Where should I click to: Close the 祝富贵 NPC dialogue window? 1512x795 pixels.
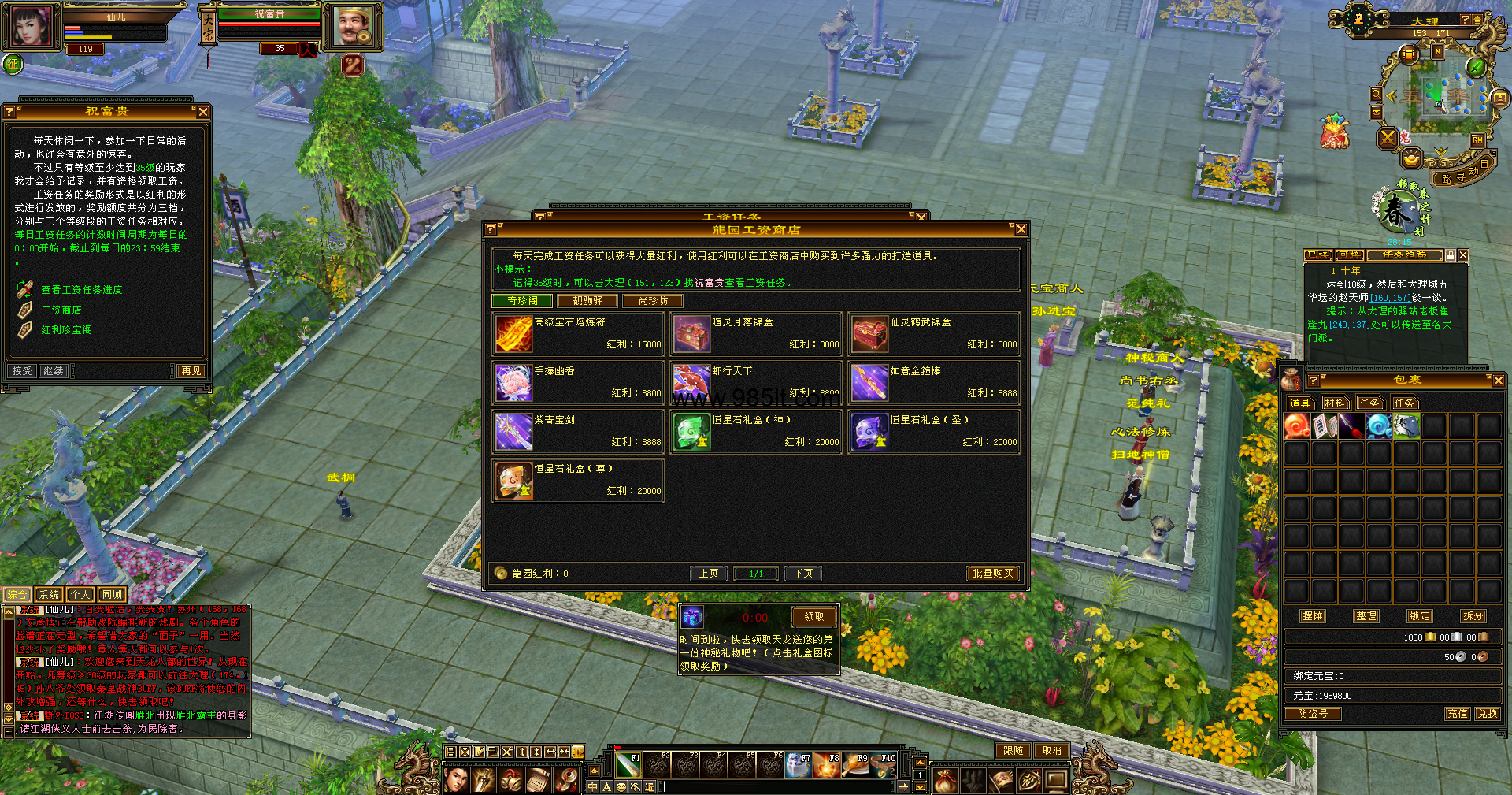click(203, 112)
